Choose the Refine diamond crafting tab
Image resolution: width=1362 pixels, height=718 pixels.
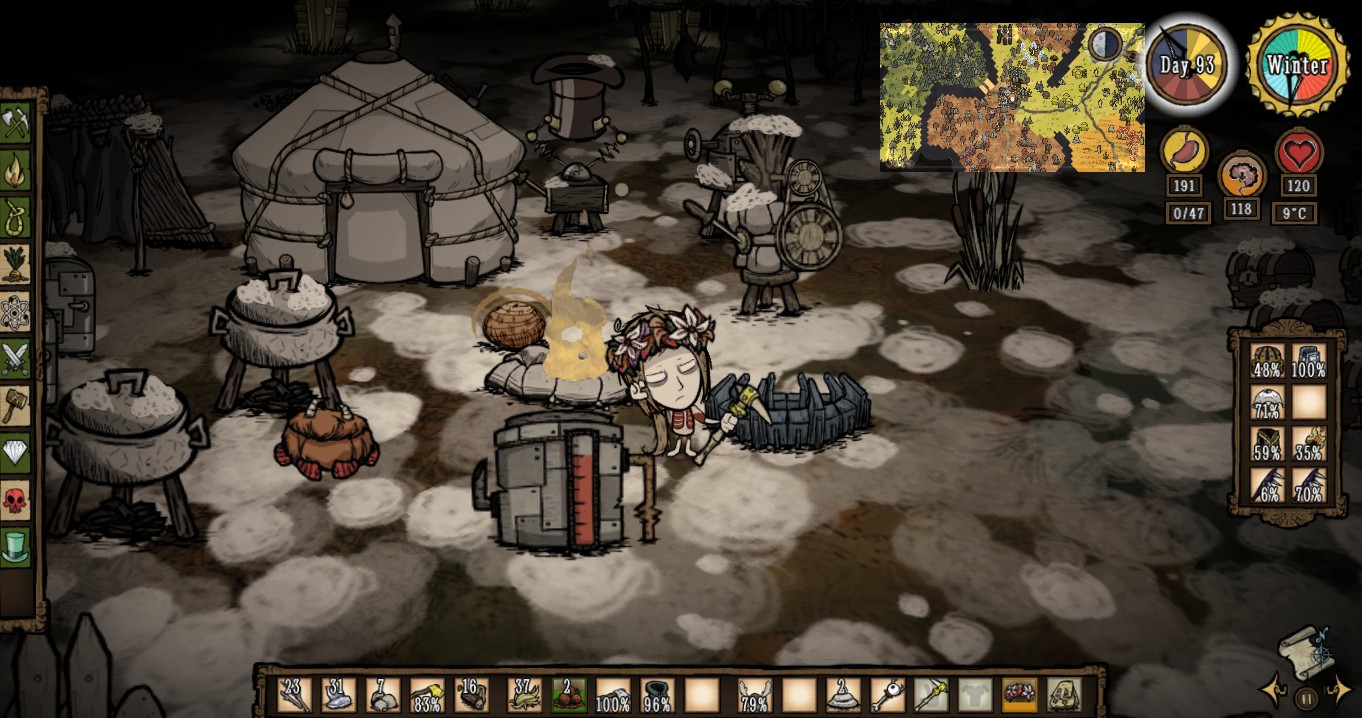16,453
